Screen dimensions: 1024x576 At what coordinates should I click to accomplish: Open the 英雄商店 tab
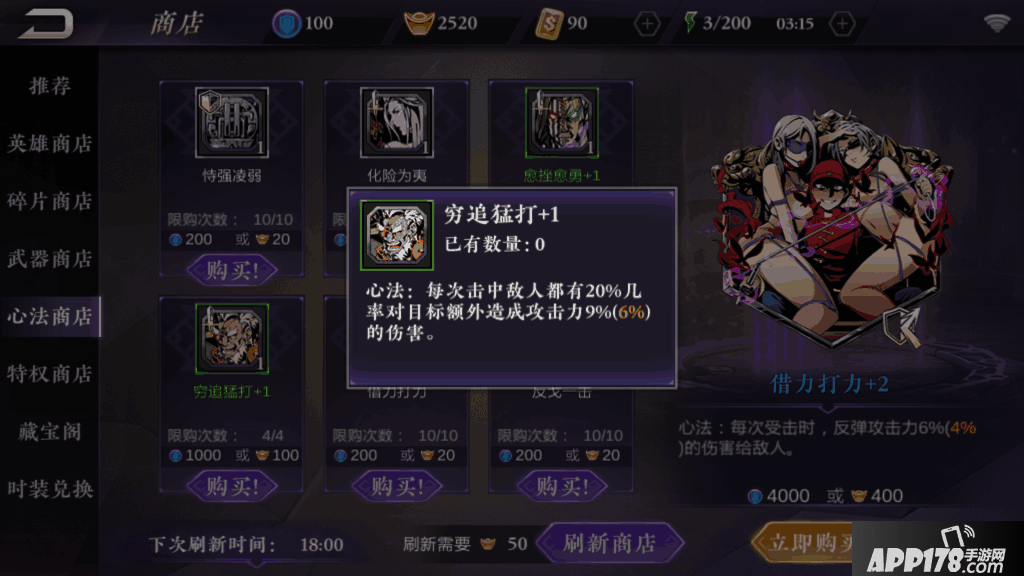click(50, 143)
